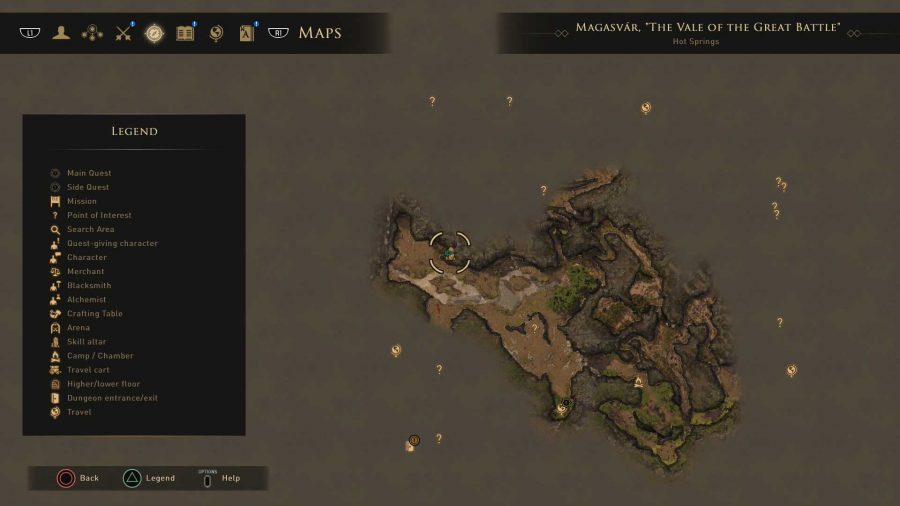Image resolution: width=900 pixels, height=506 pixels.
Task: Click the Main Quest legend entry
Action: 89,173
